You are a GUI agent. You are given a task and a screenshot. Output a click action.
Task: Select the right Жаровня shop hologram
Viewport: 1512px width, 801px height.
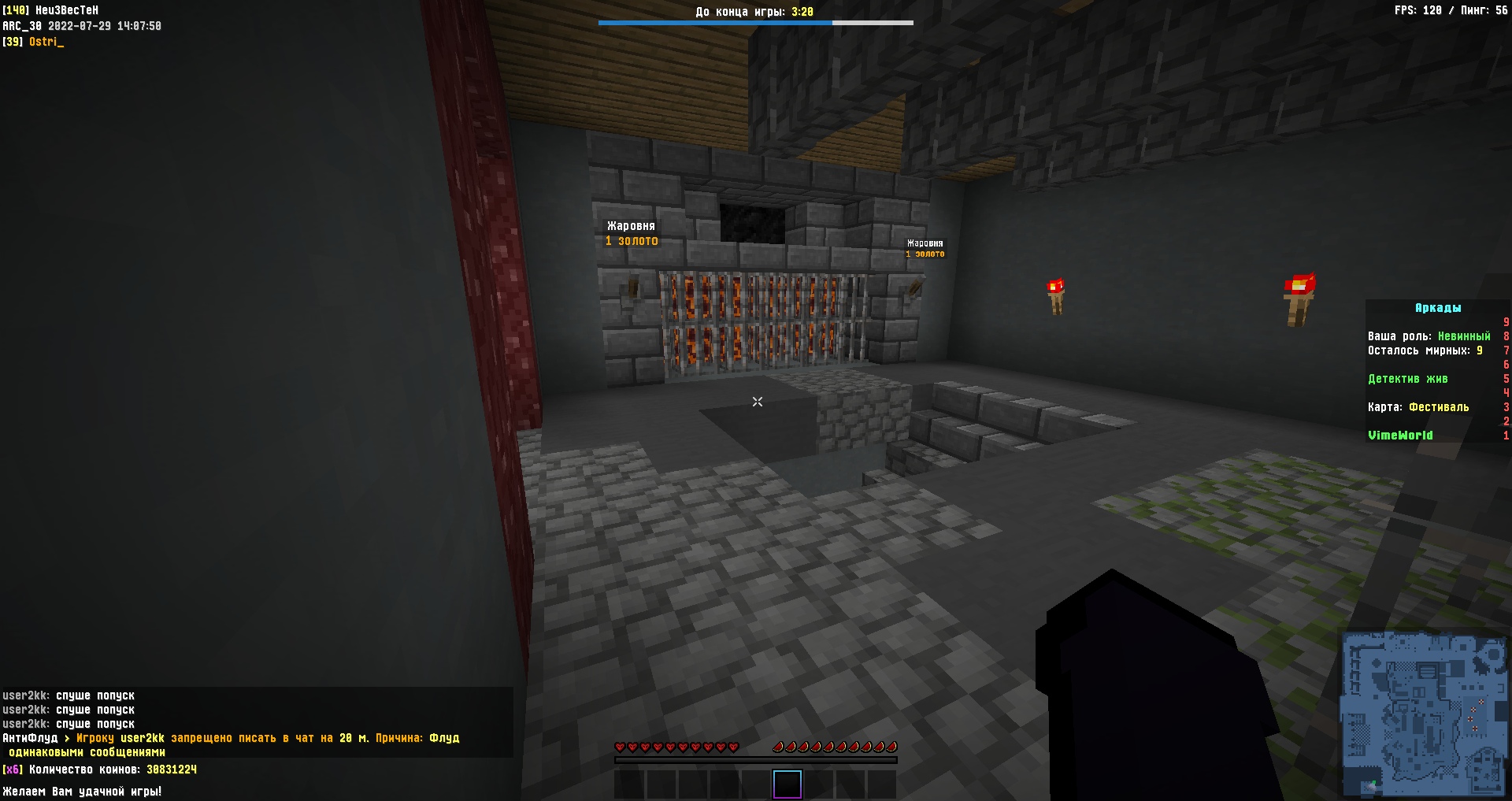(x=923, y=248)
